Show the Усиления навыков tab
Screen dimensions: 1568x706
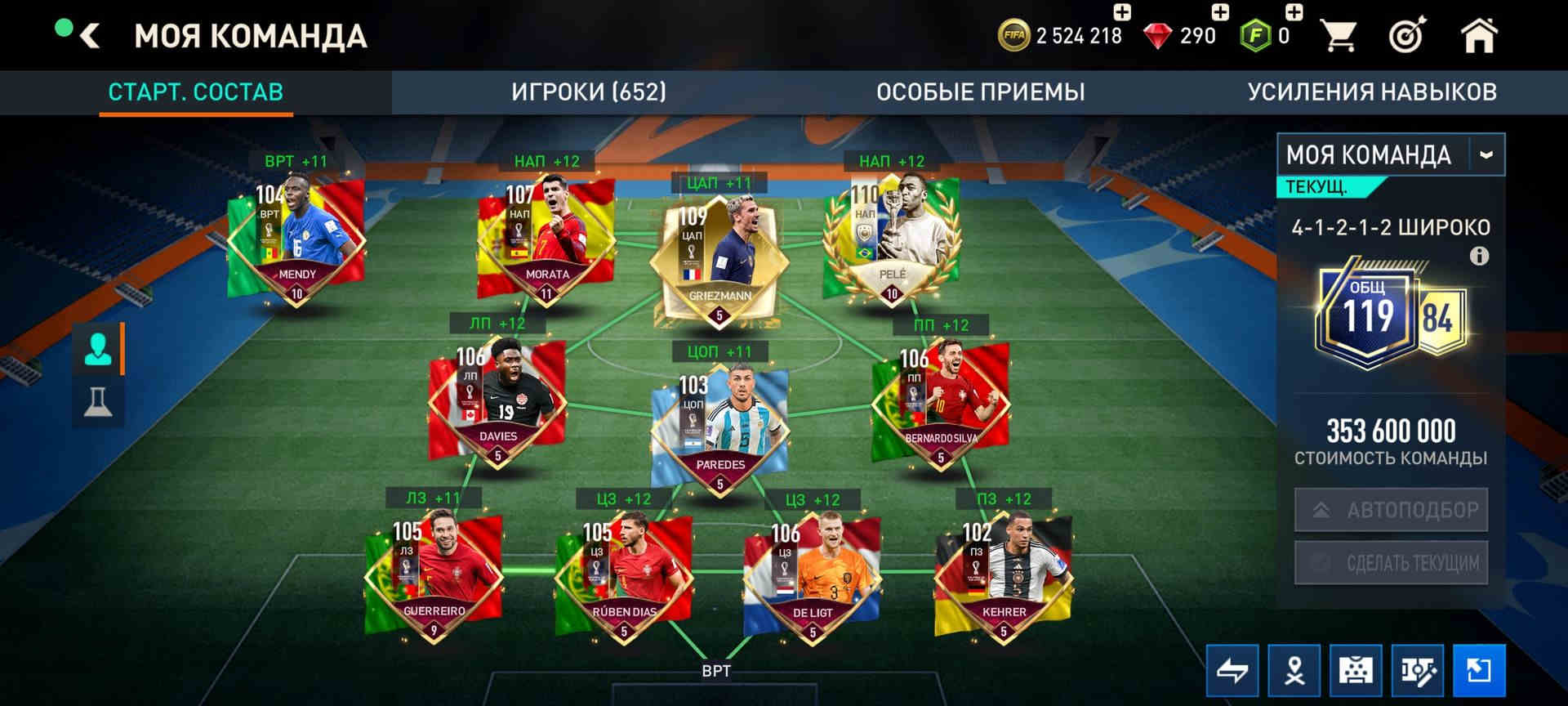tap(1371, 92)
